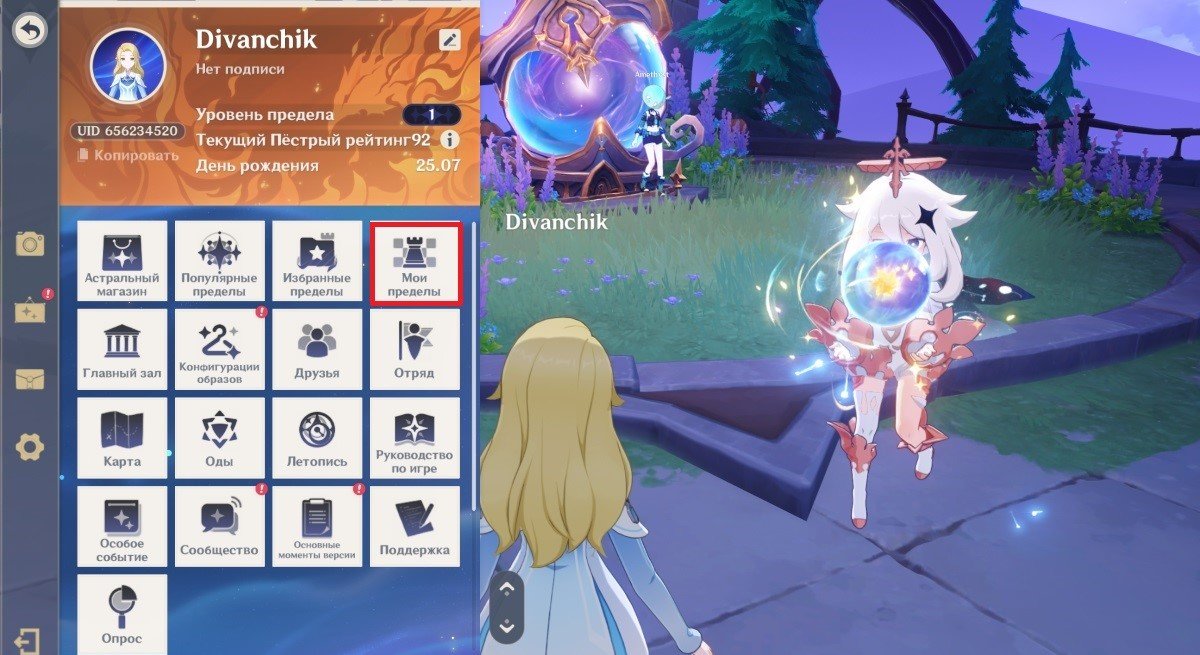1200x655 pixels.
Task: Enter the Главный зал menu
Action: pyautogui.click(x=122, y=350)
